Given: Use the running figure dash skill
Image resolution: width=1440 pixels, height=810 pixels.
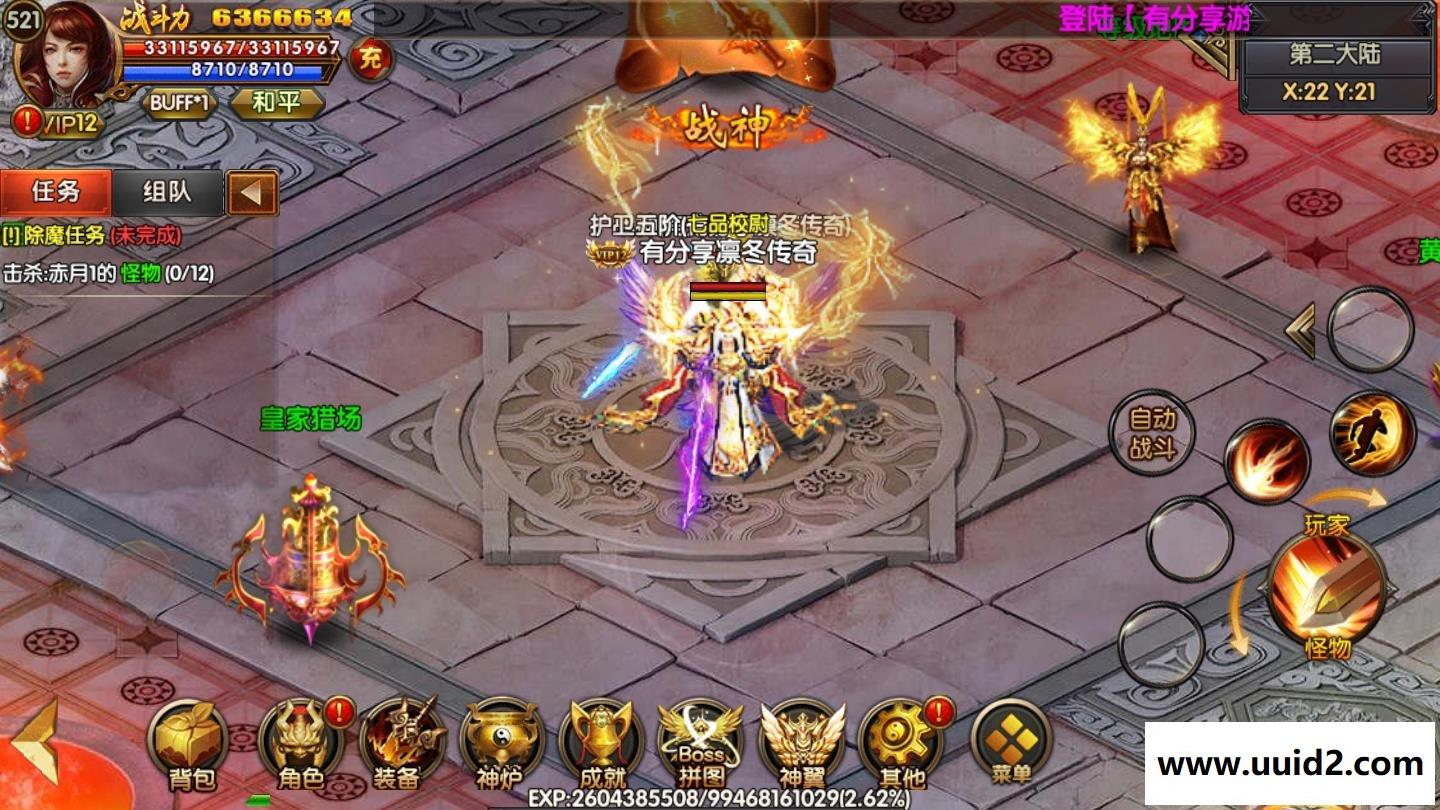Looking at the screenshot, I should [x=1372, y=433].
